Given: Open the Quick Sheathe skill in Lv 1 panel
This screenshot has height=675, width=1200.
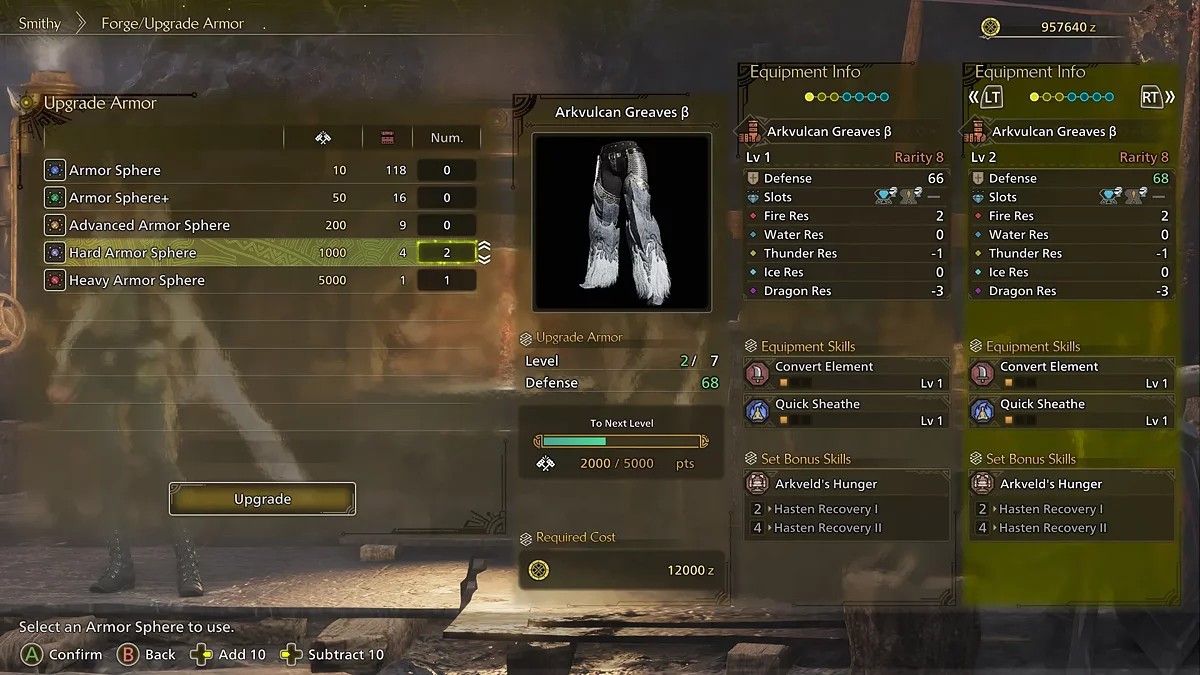Looking at the screenshot, I should (x=846, y=411).
